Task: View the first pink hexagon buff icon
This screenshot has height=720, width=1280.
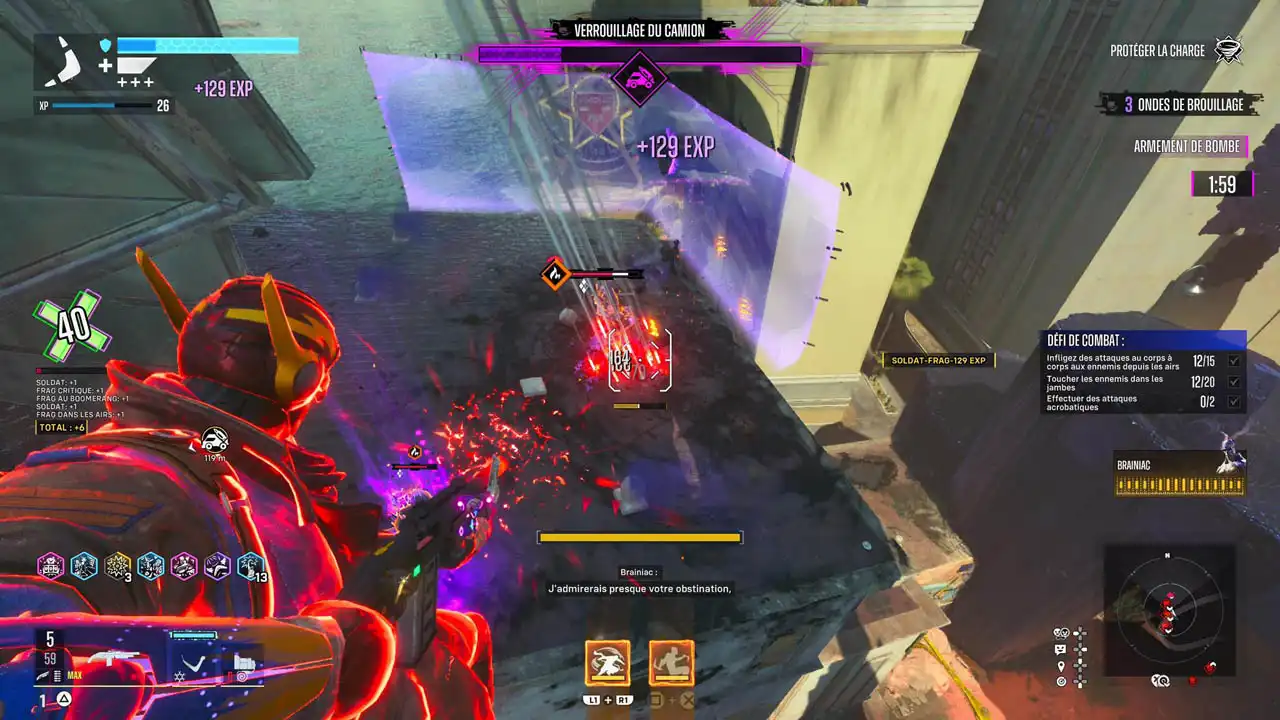Action: [51, 567]
